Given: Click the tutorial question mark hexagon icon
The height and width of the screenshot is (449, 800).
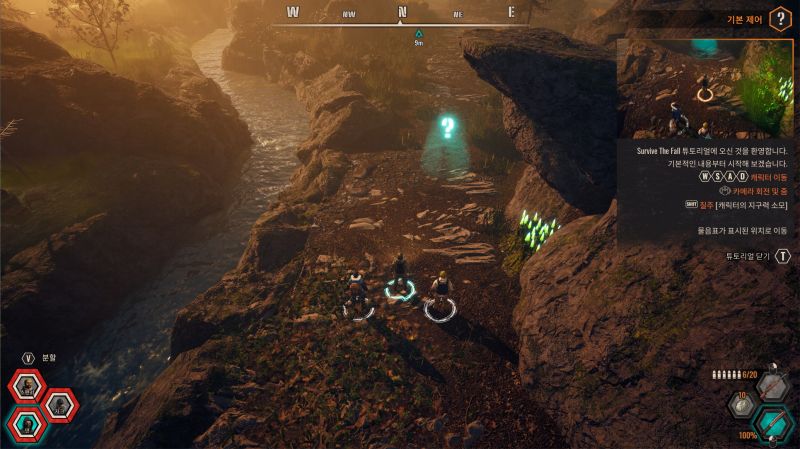Looking at the screenshot, I should 779,19.
